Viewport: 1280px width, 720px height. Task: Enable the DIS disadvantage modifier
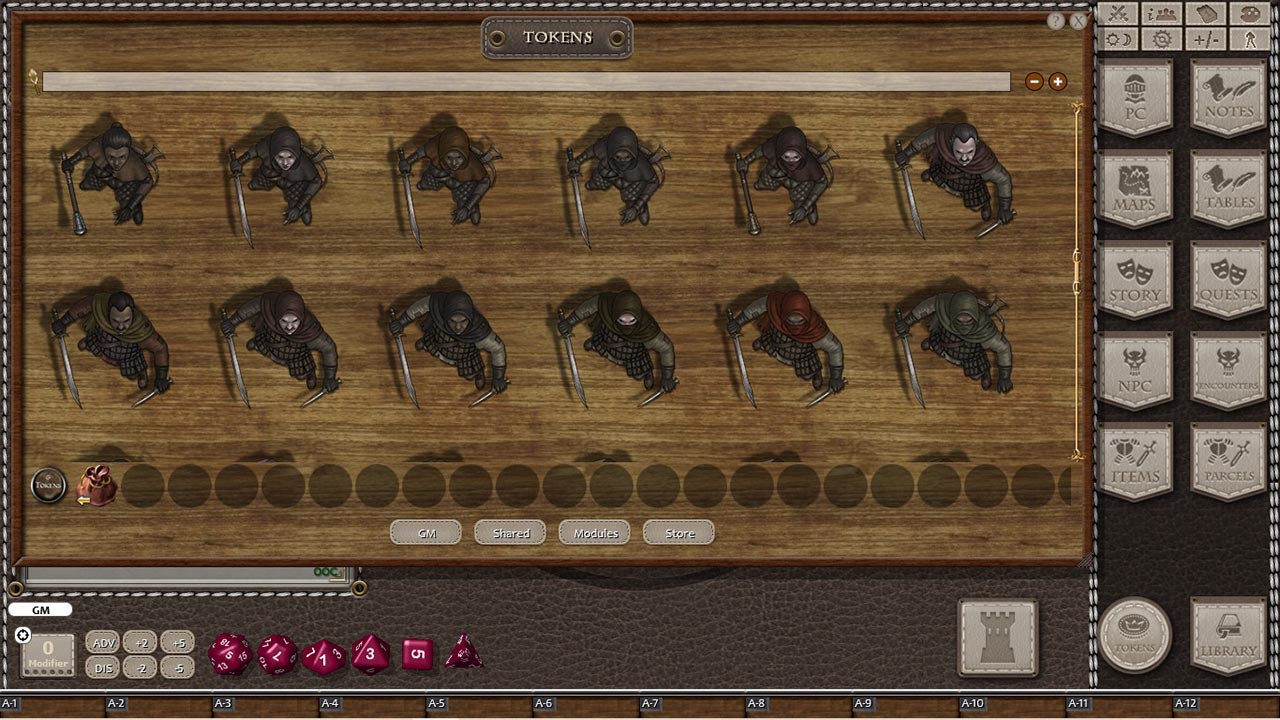click(x=103, y=668)
